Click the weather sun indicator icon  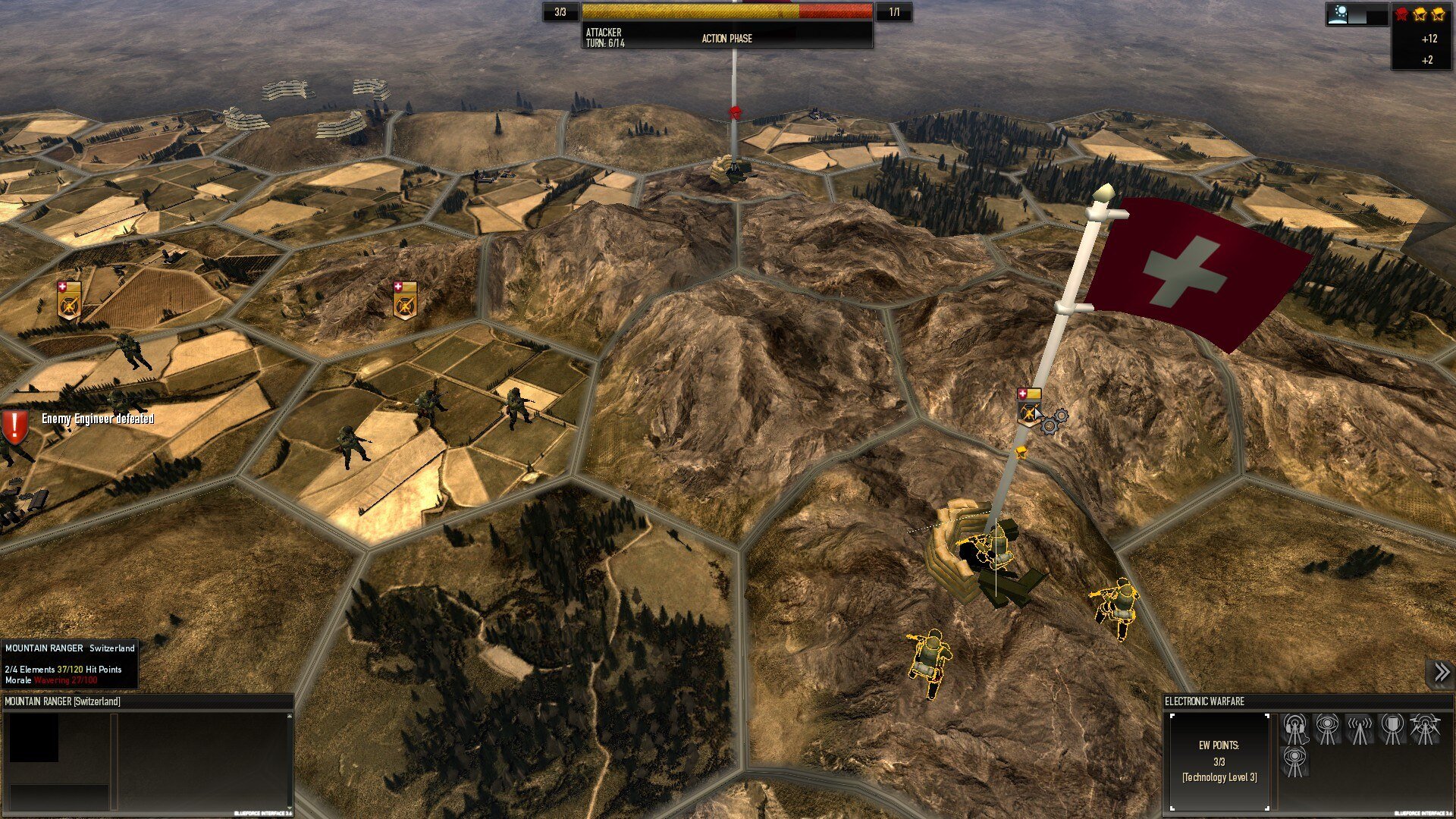[x=1338, y=14]
